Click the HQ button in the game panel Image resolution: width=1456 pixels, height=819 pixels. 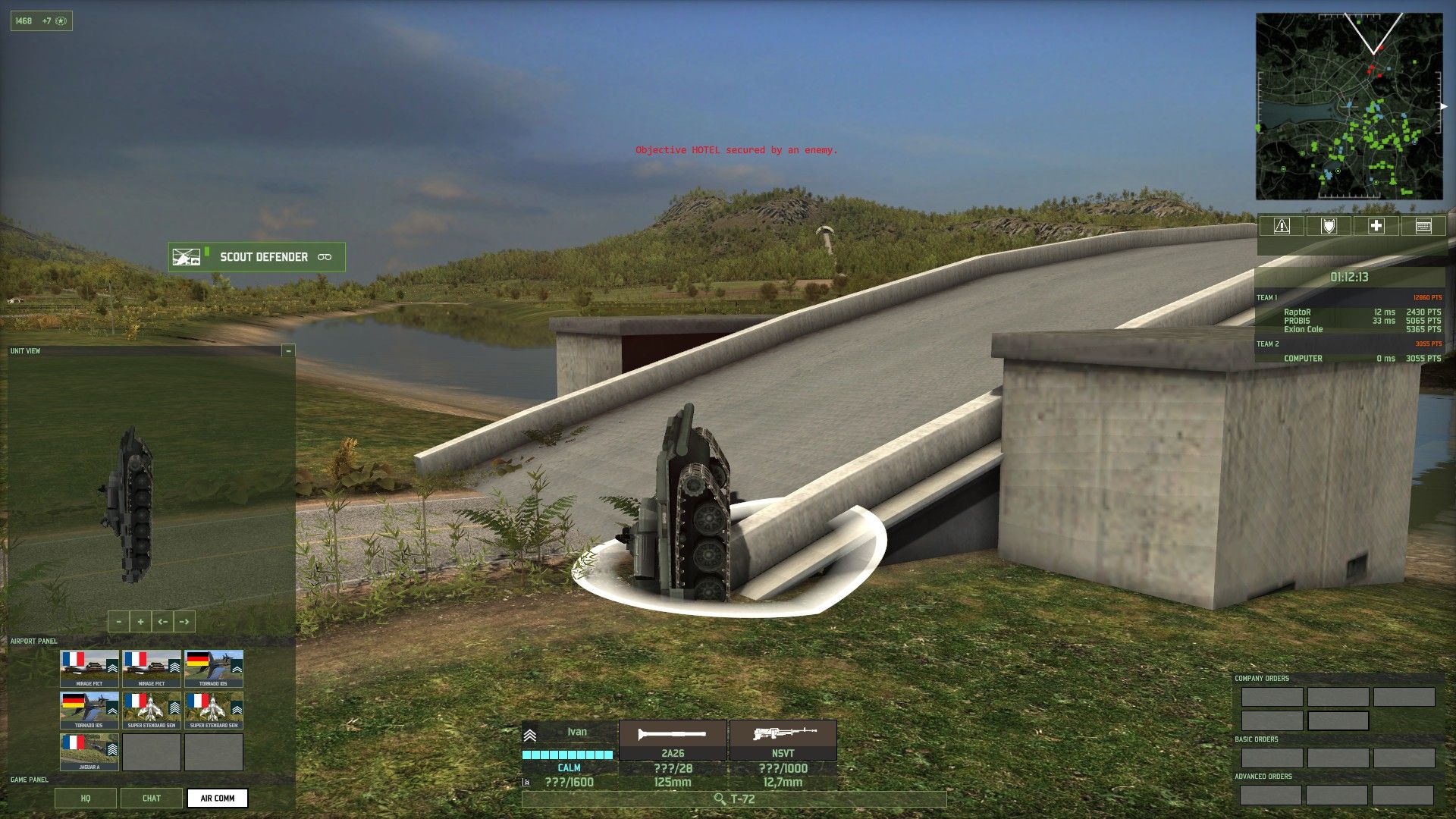85,798
